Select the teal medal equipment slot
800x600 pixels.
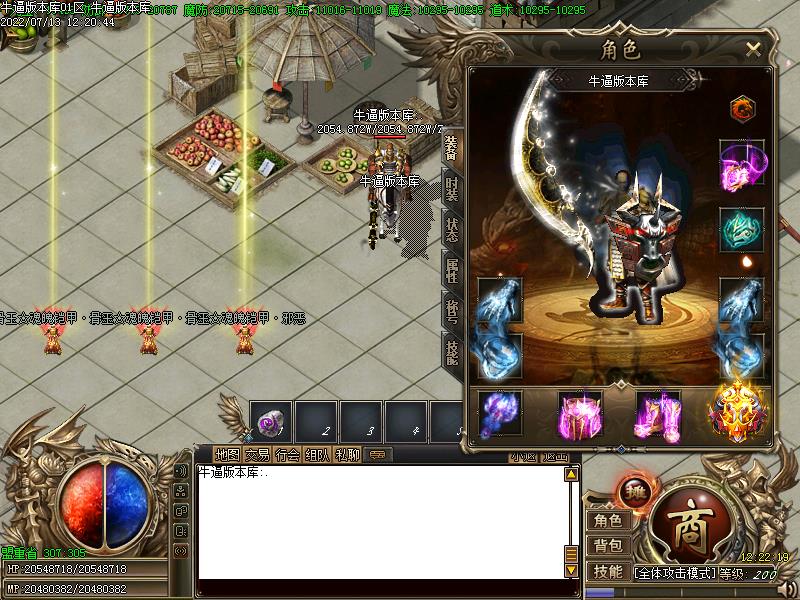[742, 229]
